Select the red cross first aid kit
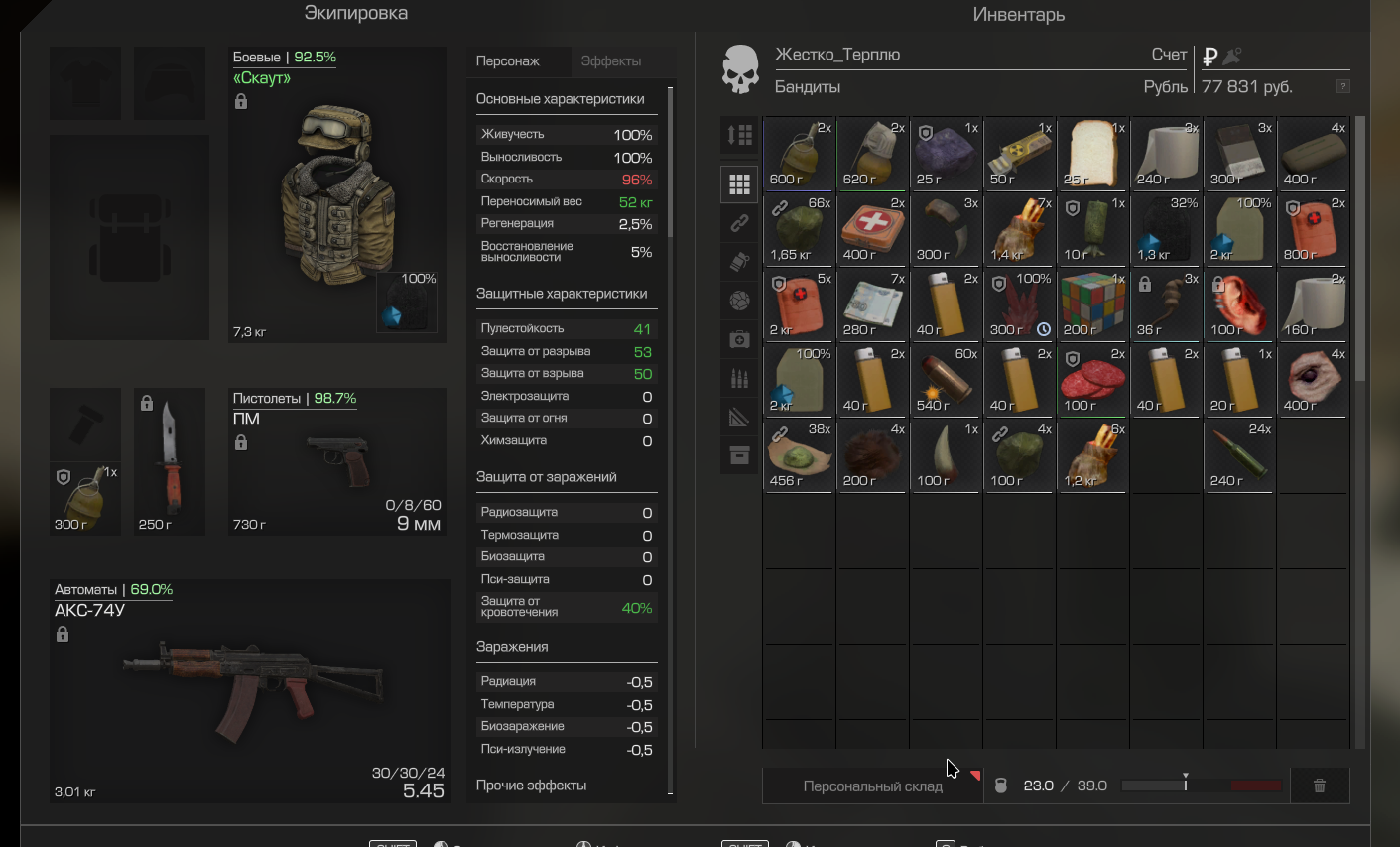Image resolution: width=1400 pixels, height=847 pixels. point(872,229)
